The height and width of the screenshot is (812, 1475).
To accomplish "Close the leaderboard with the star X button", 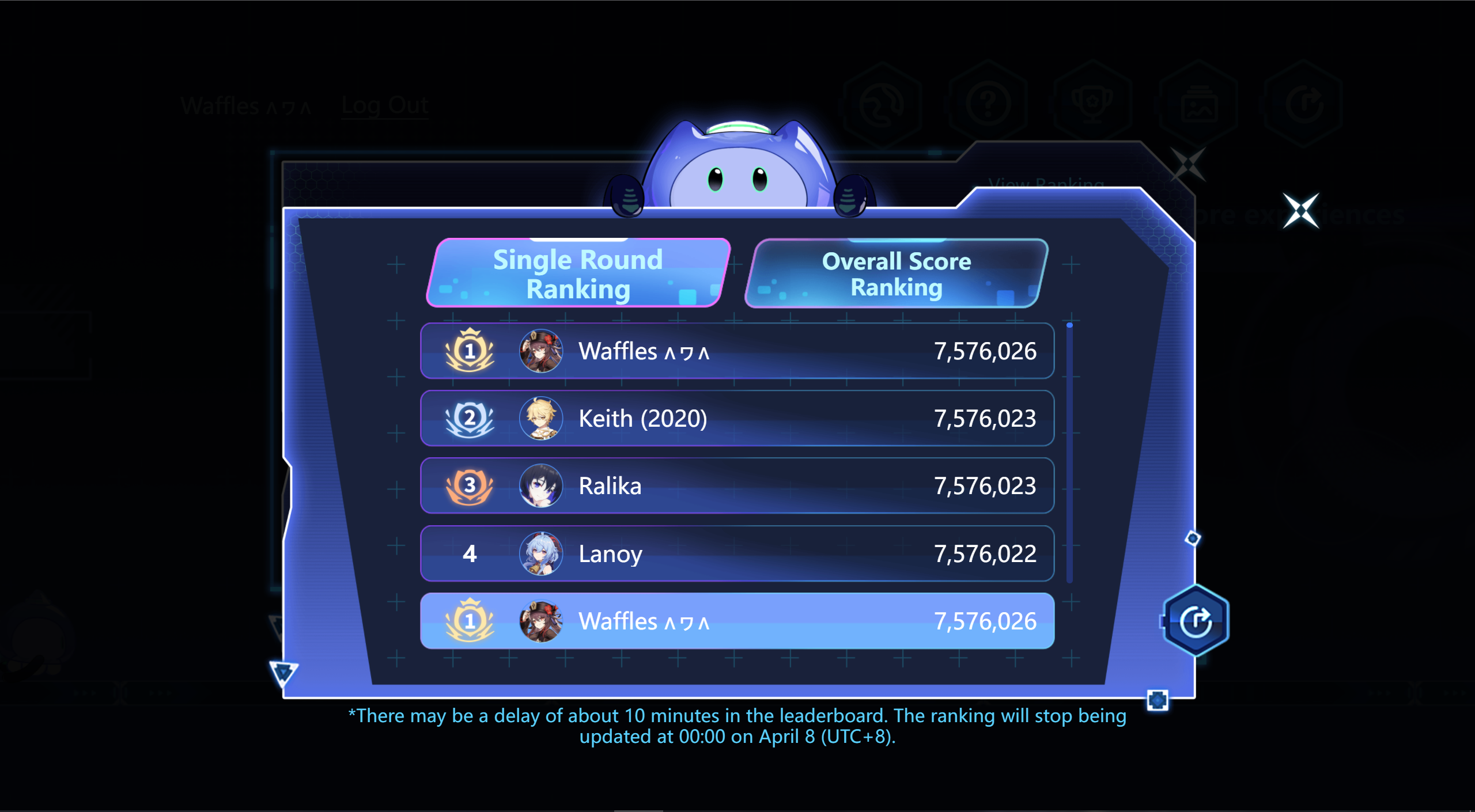I will [x=1300, y=211].
